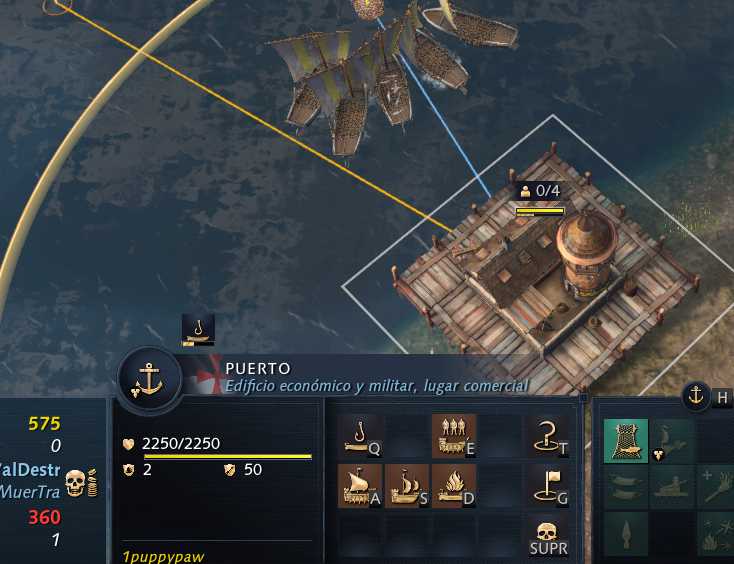This screenshot has height=564, width=734.
Task: Delete the building with the skull button
Action: [546, 534]
